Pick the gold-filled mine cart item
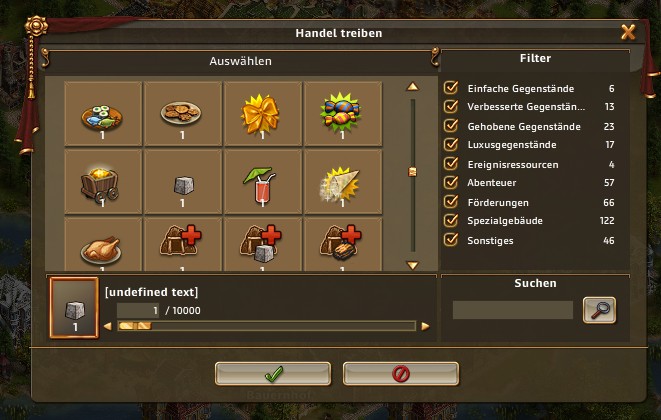 click(103, 178)
